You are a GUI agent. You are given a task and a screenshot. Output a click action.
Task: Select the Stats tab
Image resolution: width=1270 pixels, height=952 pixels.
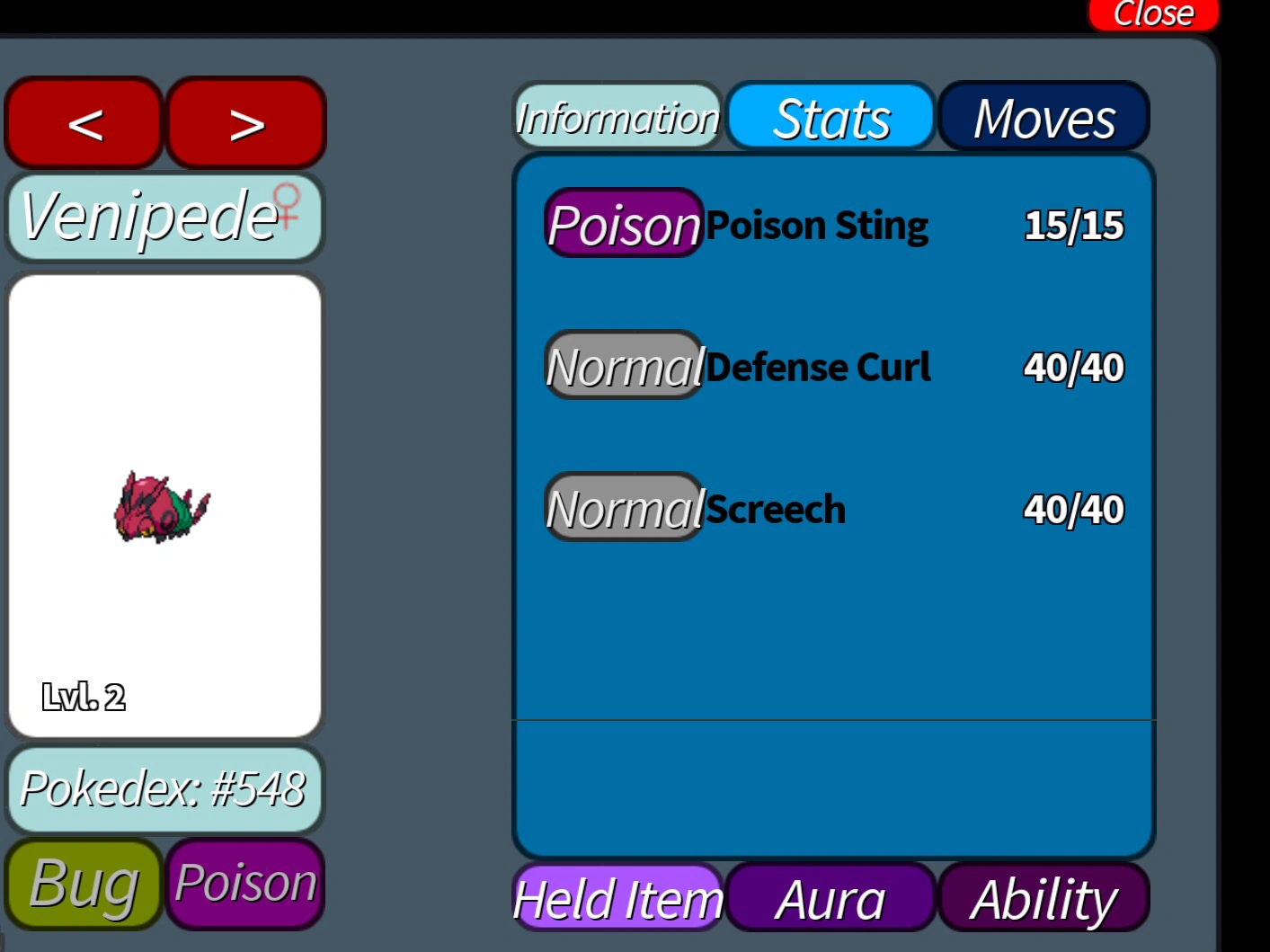coord(830,117)
